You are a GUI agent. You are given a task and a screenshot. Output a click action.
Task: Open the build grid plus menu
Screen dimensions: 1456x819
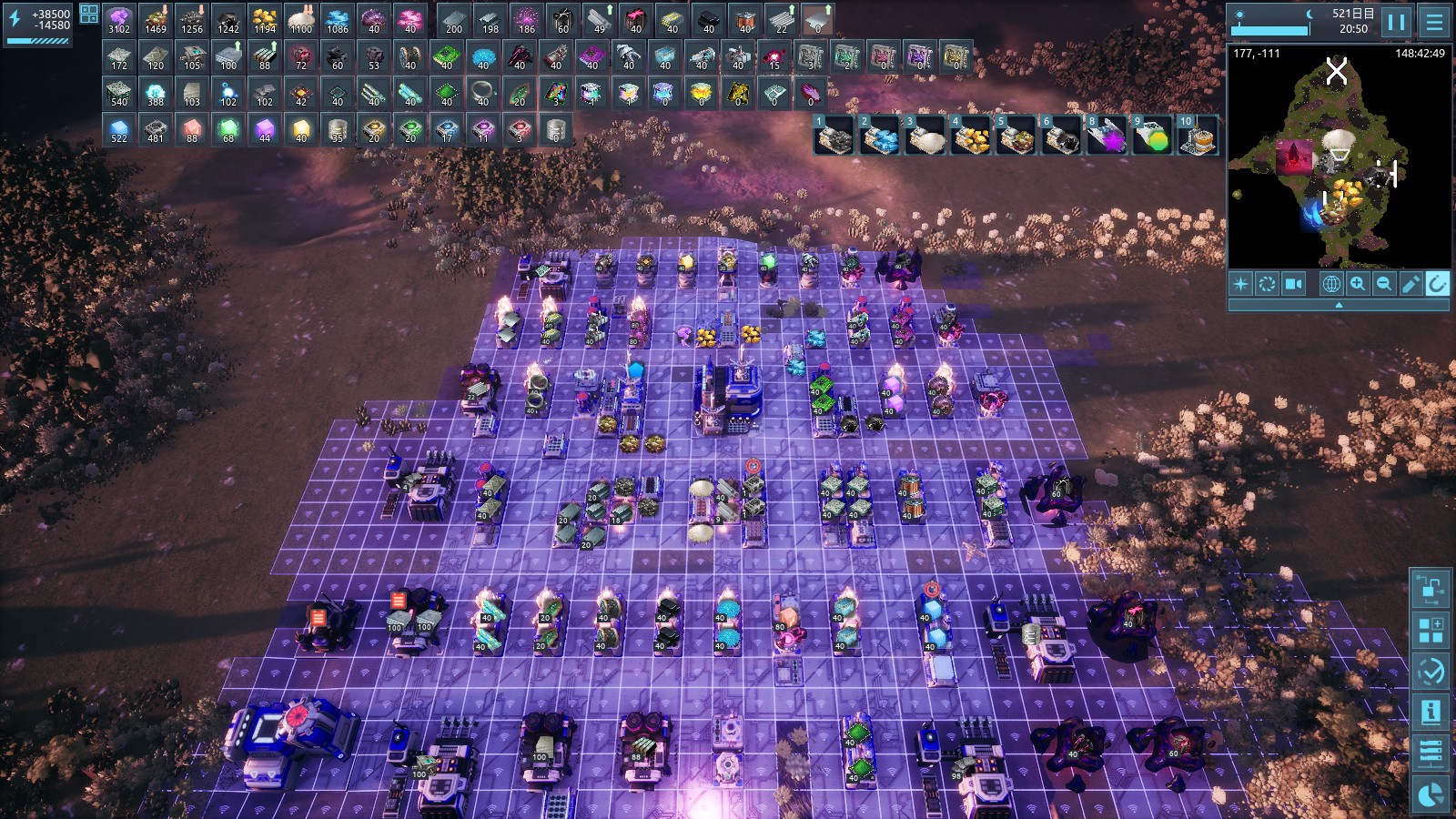click(1431, 630)
